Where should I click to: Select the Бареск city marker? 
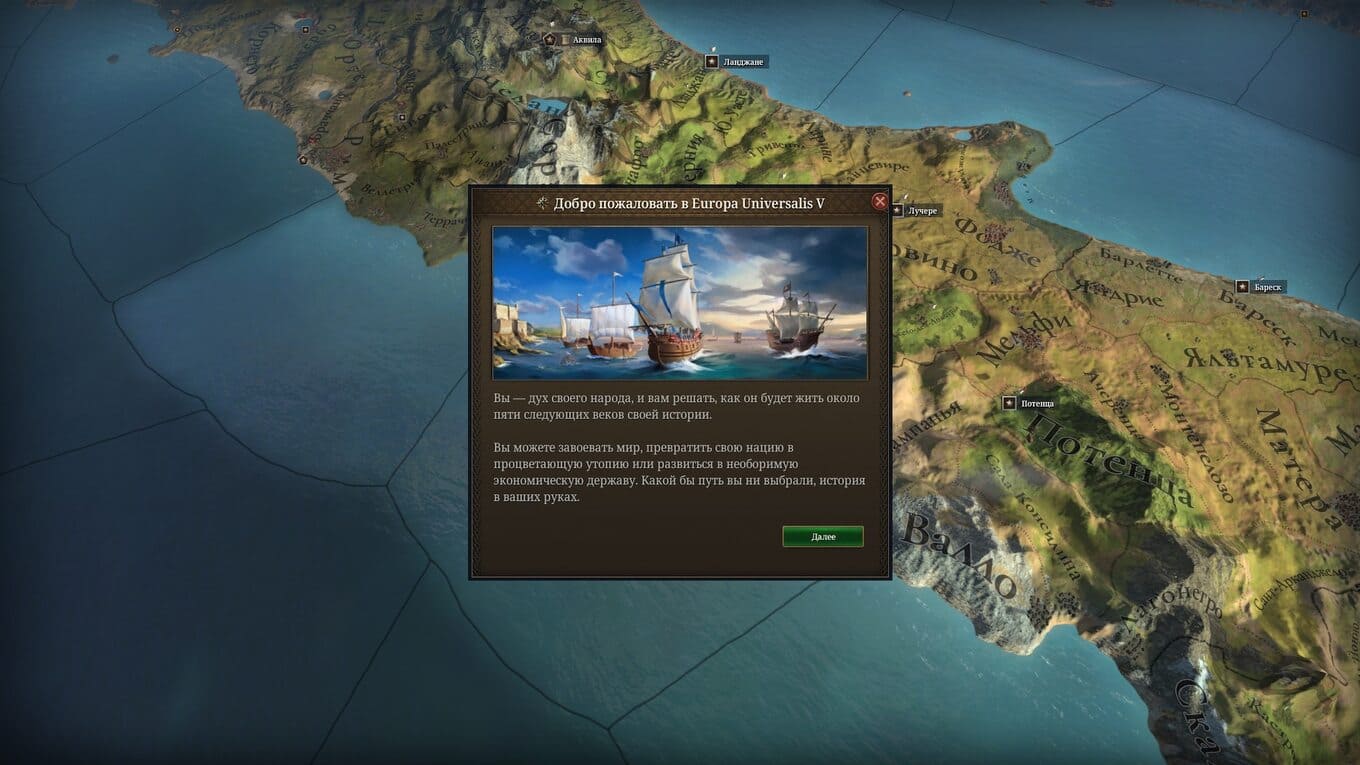1243,287
